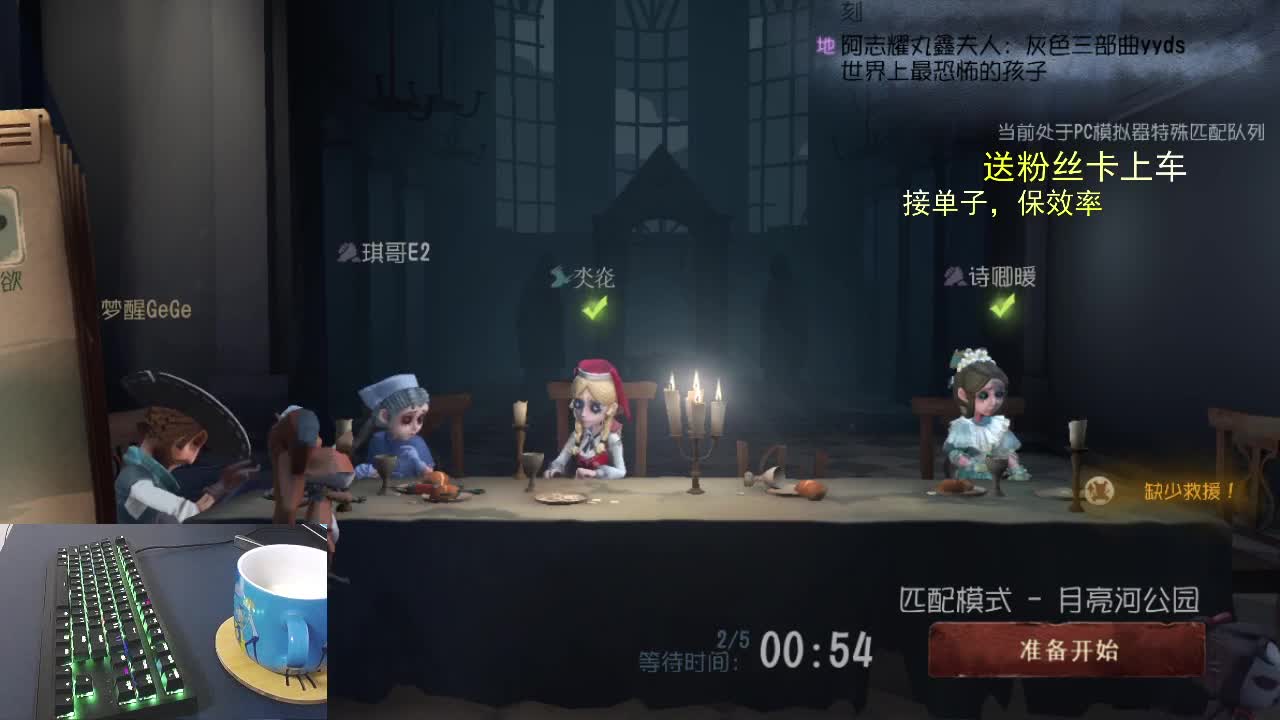Open the PC模拟器特殊匹配队列 notice

(1126, 128)
